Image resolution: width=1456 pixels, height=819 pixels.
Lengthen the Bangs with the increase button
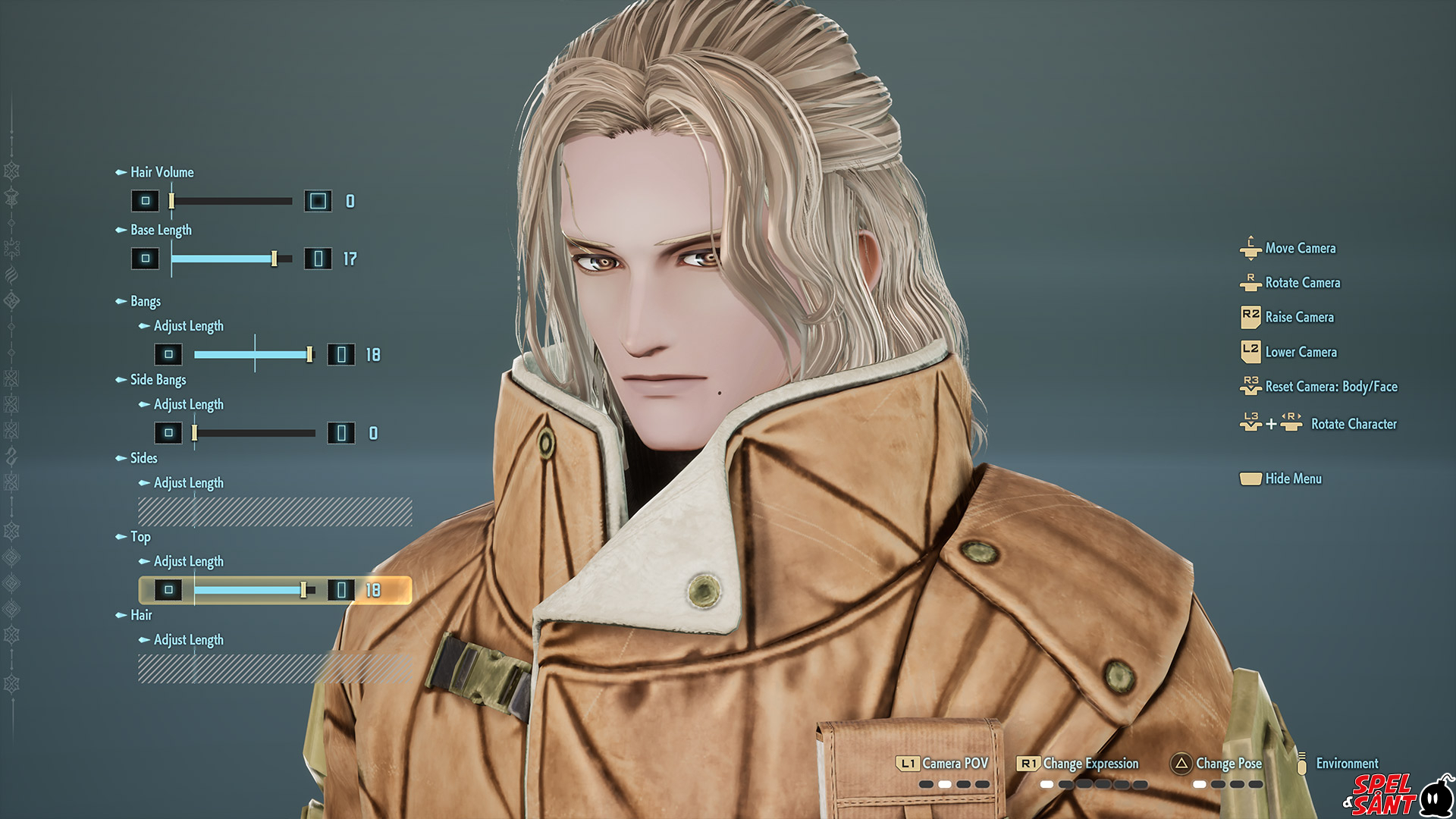pyautogui.click(x=341, y=354)
